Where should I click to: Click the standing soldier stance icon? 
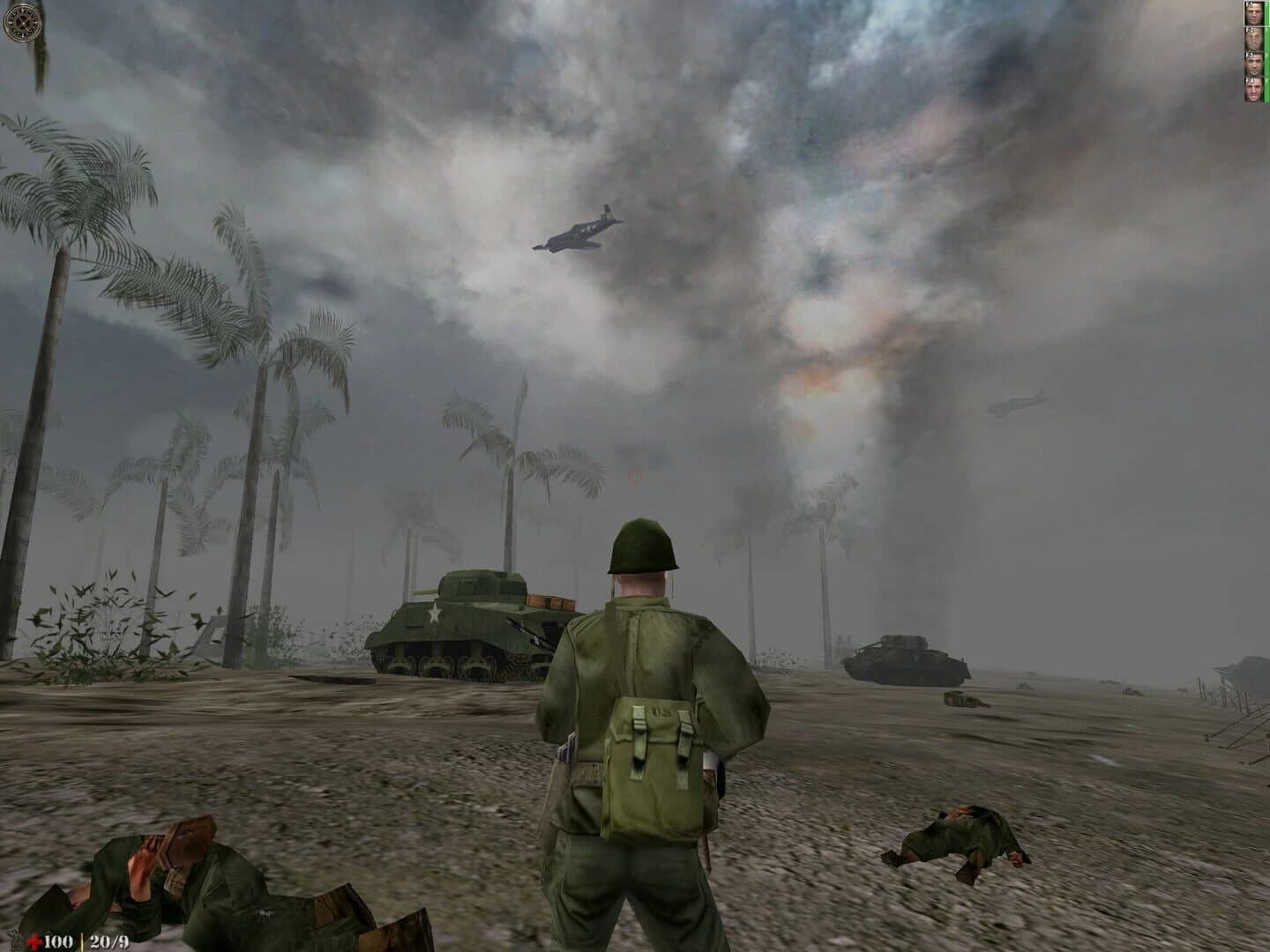13,940
